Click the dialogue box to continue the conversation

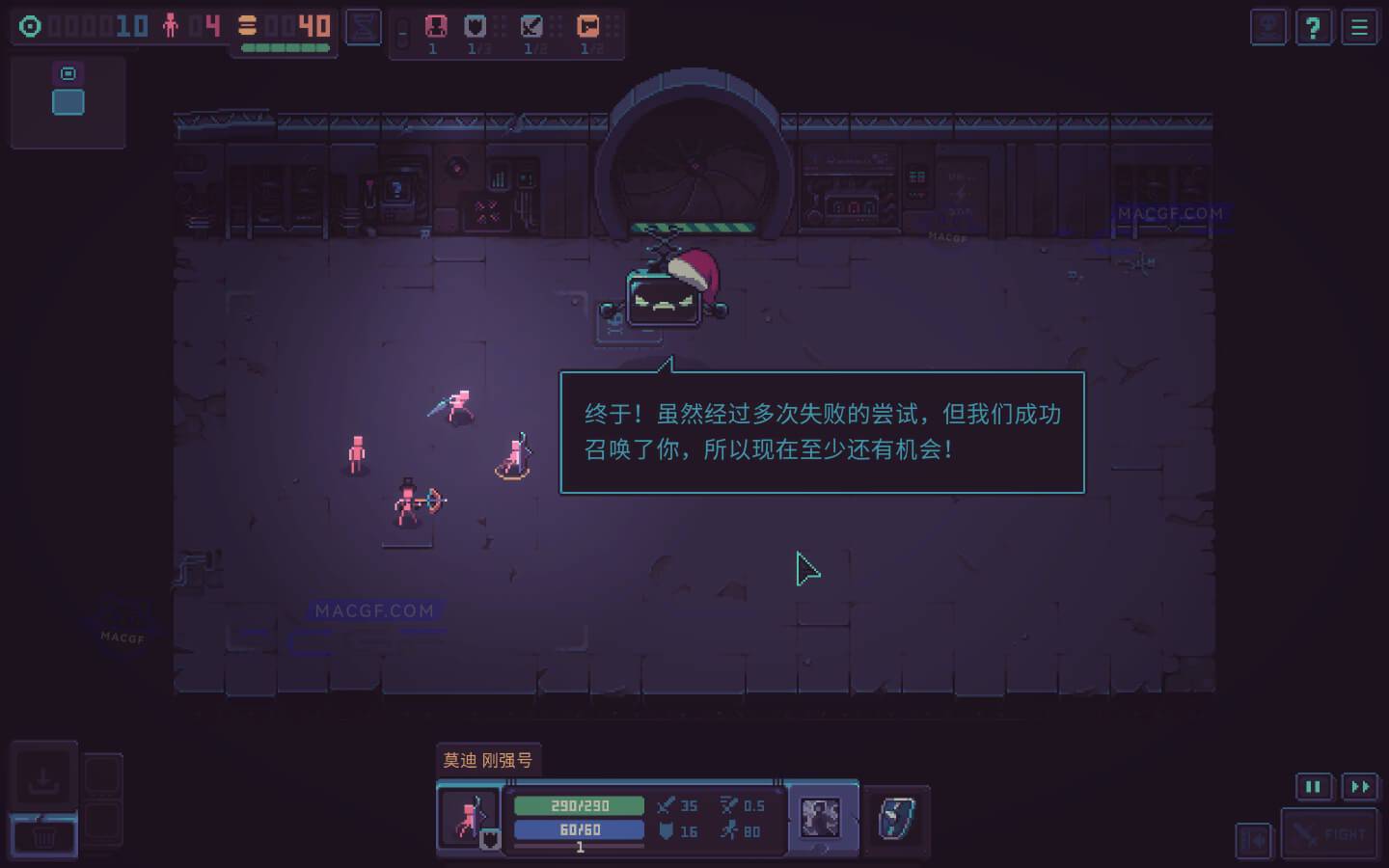(x=821, y=431)
